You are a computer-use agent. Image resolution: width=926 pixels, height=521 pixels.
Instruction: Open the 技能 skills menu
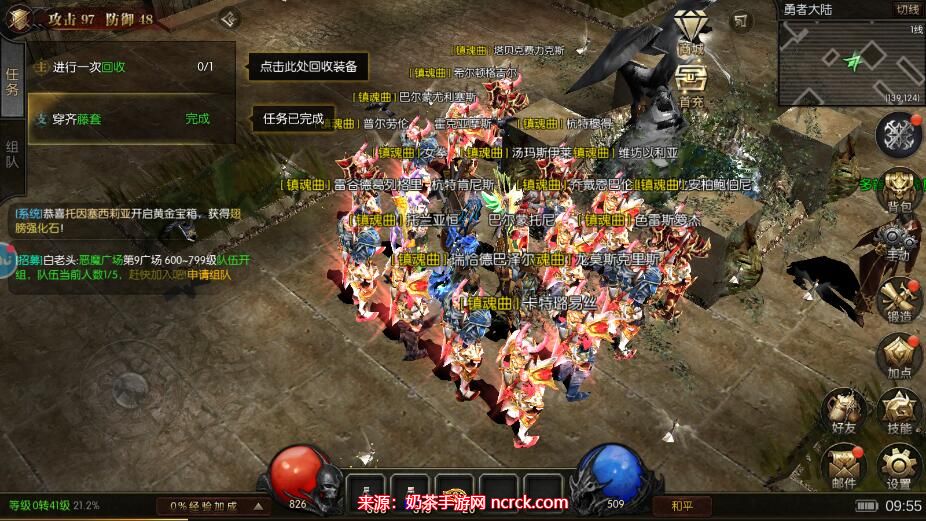tap(899, 410)
